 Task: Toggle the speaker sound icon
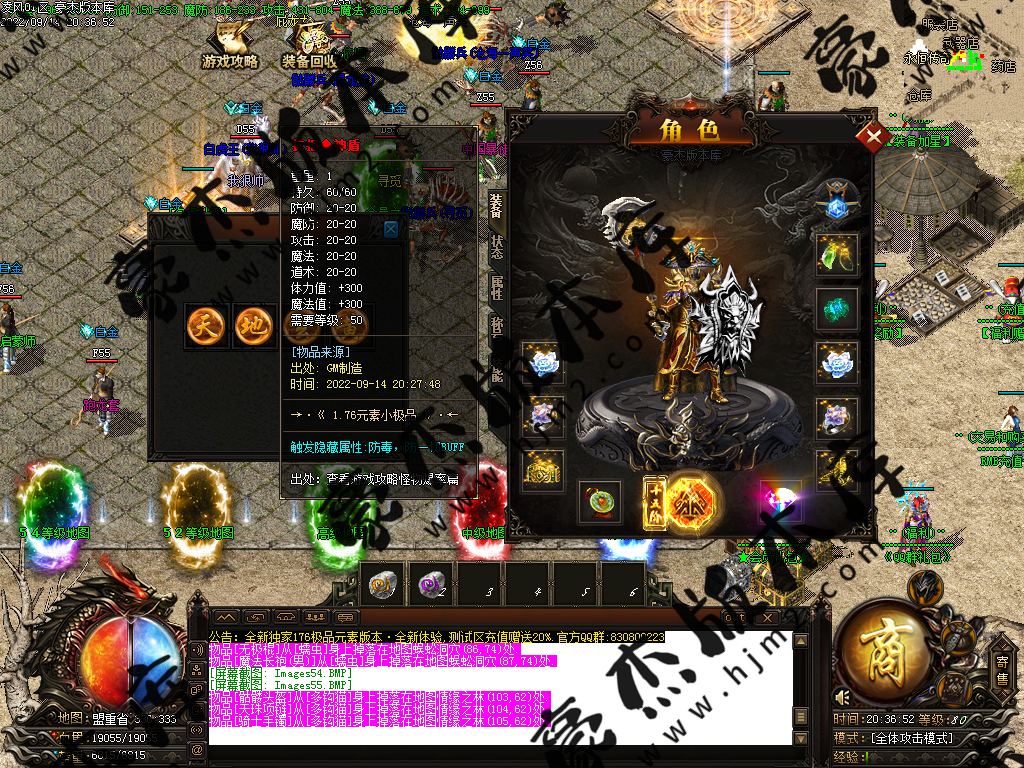[842, 697]
